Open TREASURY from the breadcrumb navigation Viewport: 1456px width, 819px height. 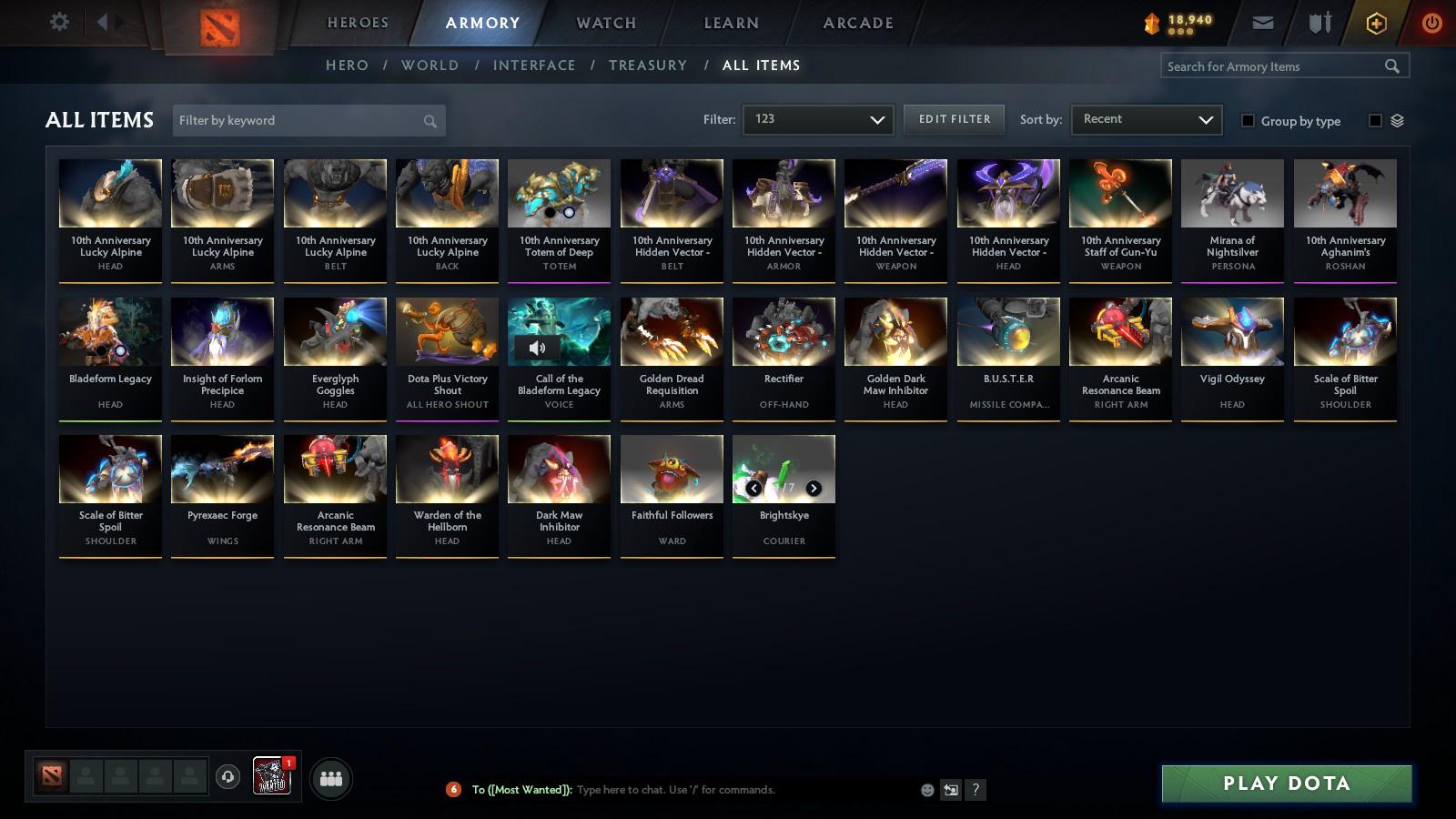(648, 65)
